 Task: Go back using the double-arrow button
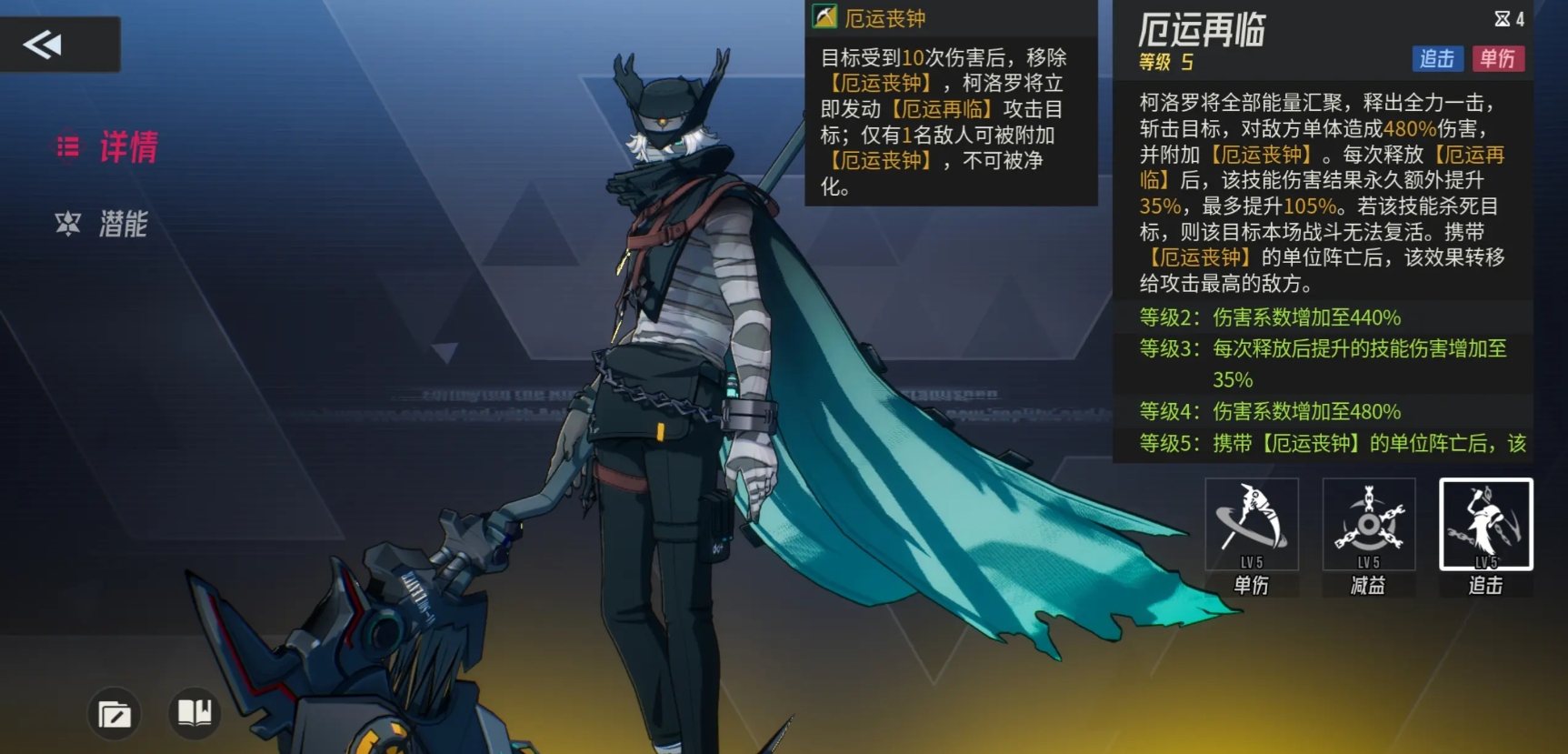pos(44,45)
